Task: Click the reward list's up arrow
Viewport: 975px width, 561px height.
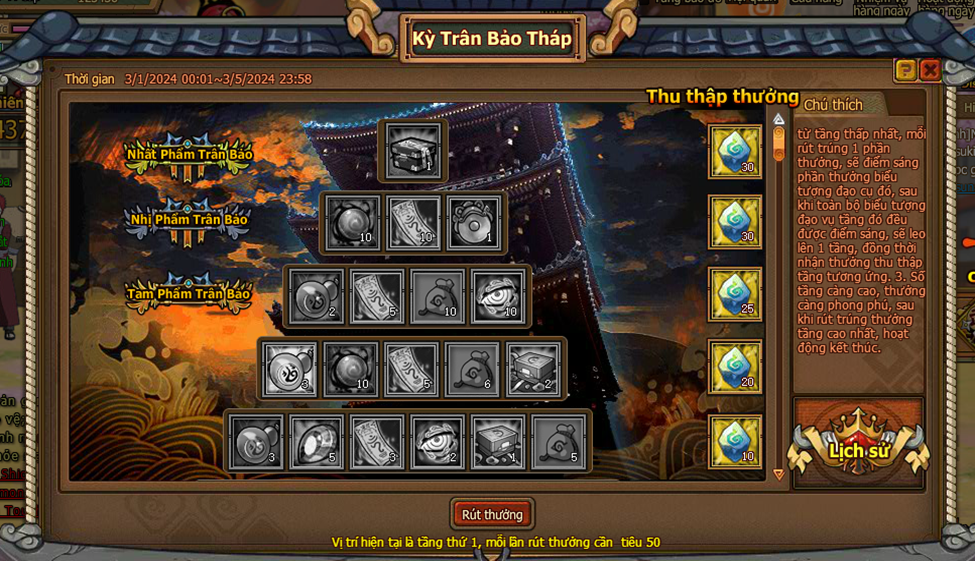Action: tap(779, 119)
